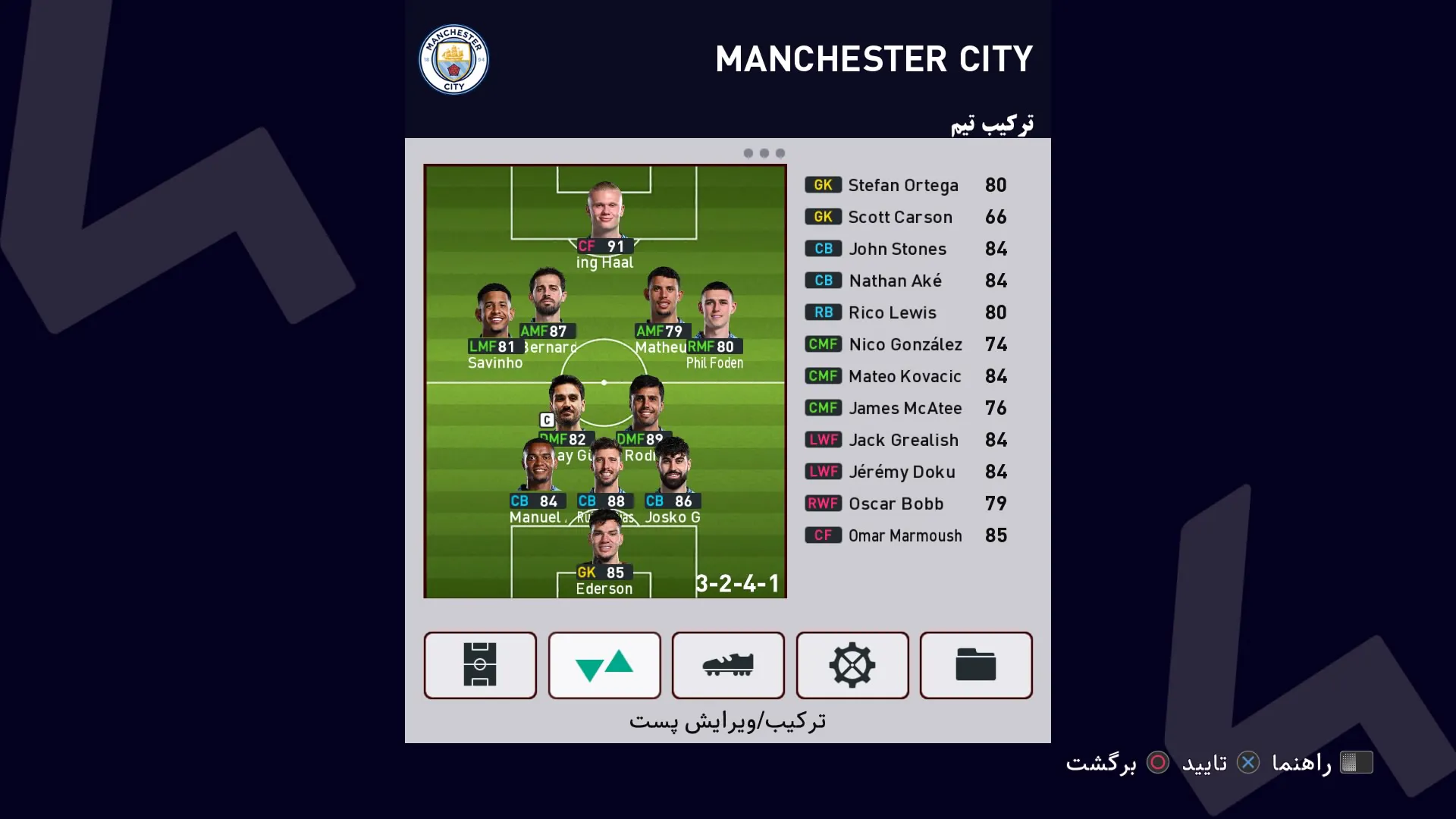Choose Jérémy Doku from the bench

[905, 472]
